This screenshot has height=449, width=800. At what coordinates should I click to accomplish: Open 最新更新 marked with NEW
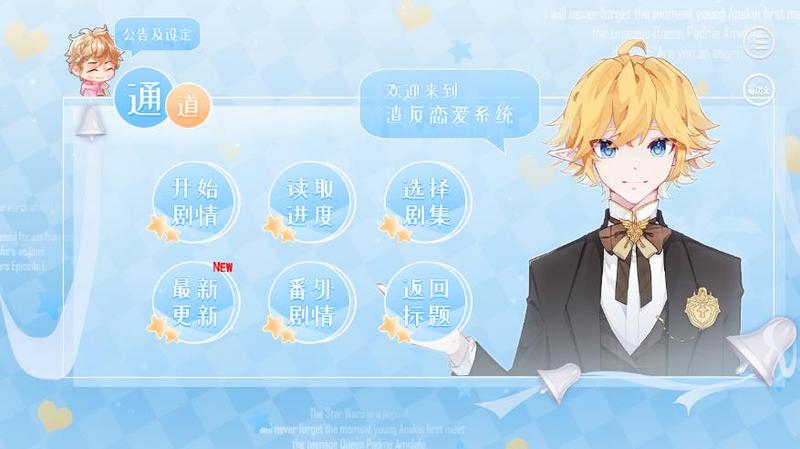click(x=194, y=302)
